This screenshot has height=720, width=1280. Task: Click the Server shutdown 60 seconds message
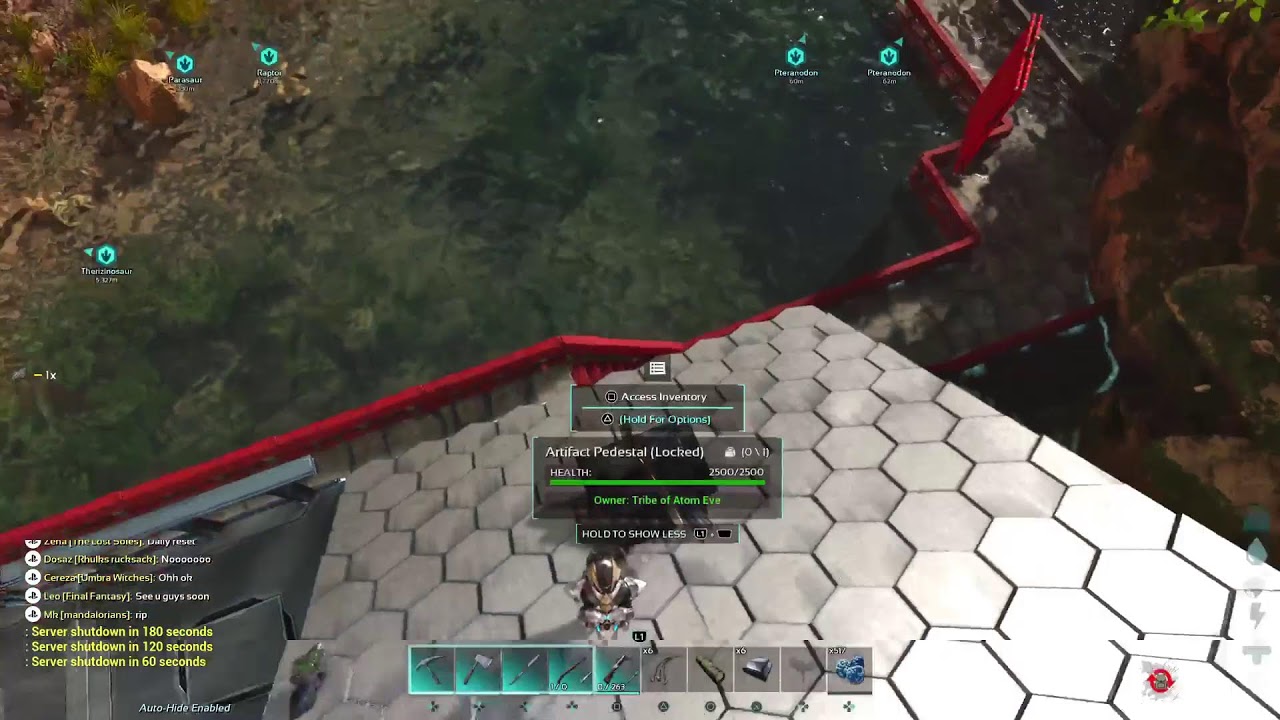point(118,661)
